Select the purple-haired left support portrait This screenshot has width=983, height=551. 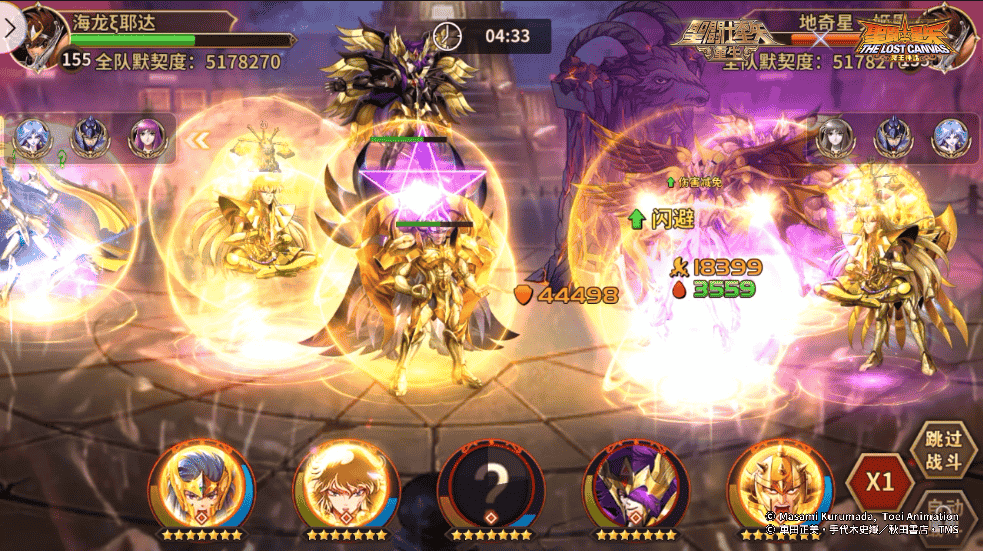[147, 138]
